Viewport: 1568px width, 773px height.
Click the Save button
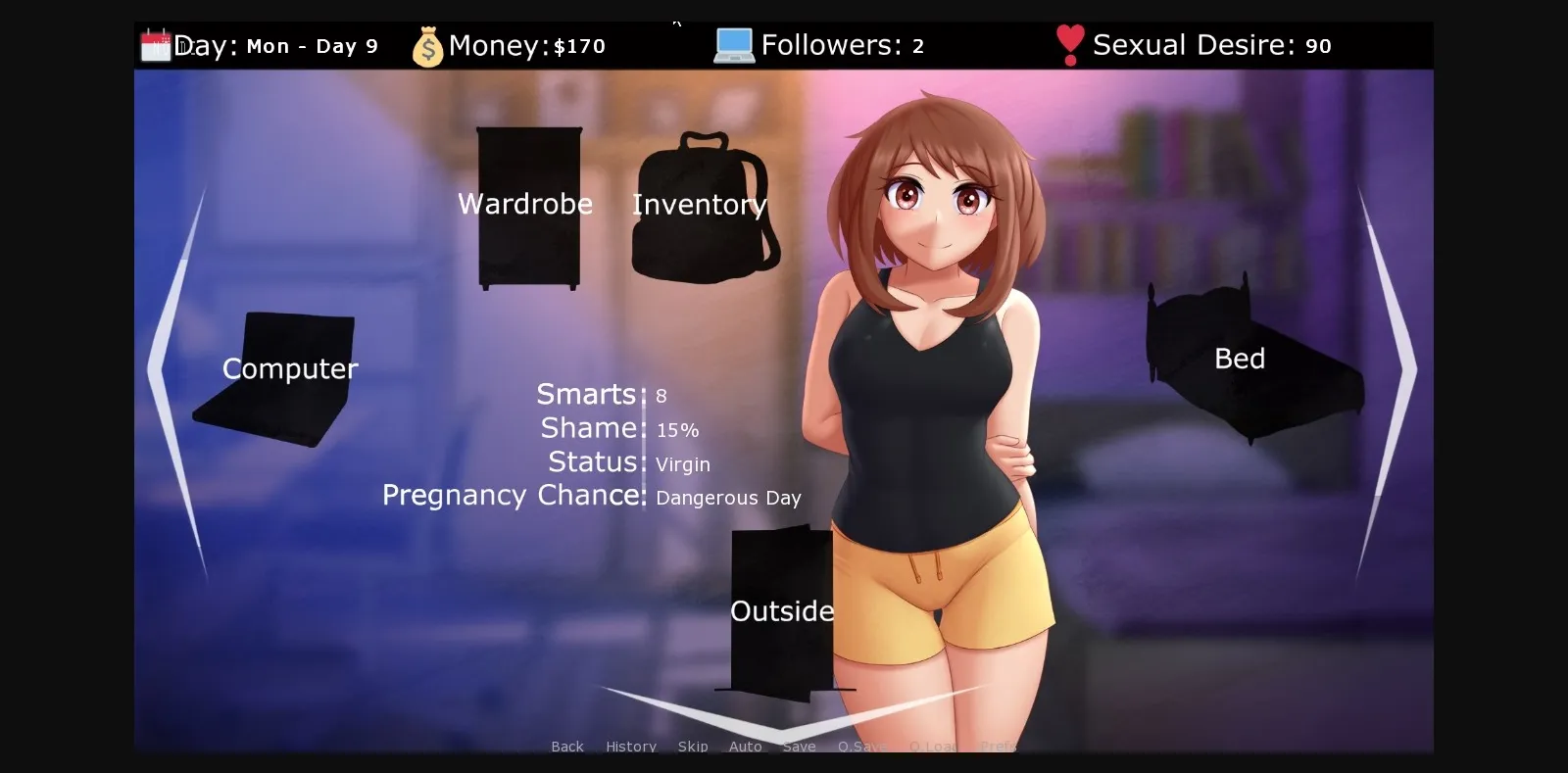click(799, 746)
